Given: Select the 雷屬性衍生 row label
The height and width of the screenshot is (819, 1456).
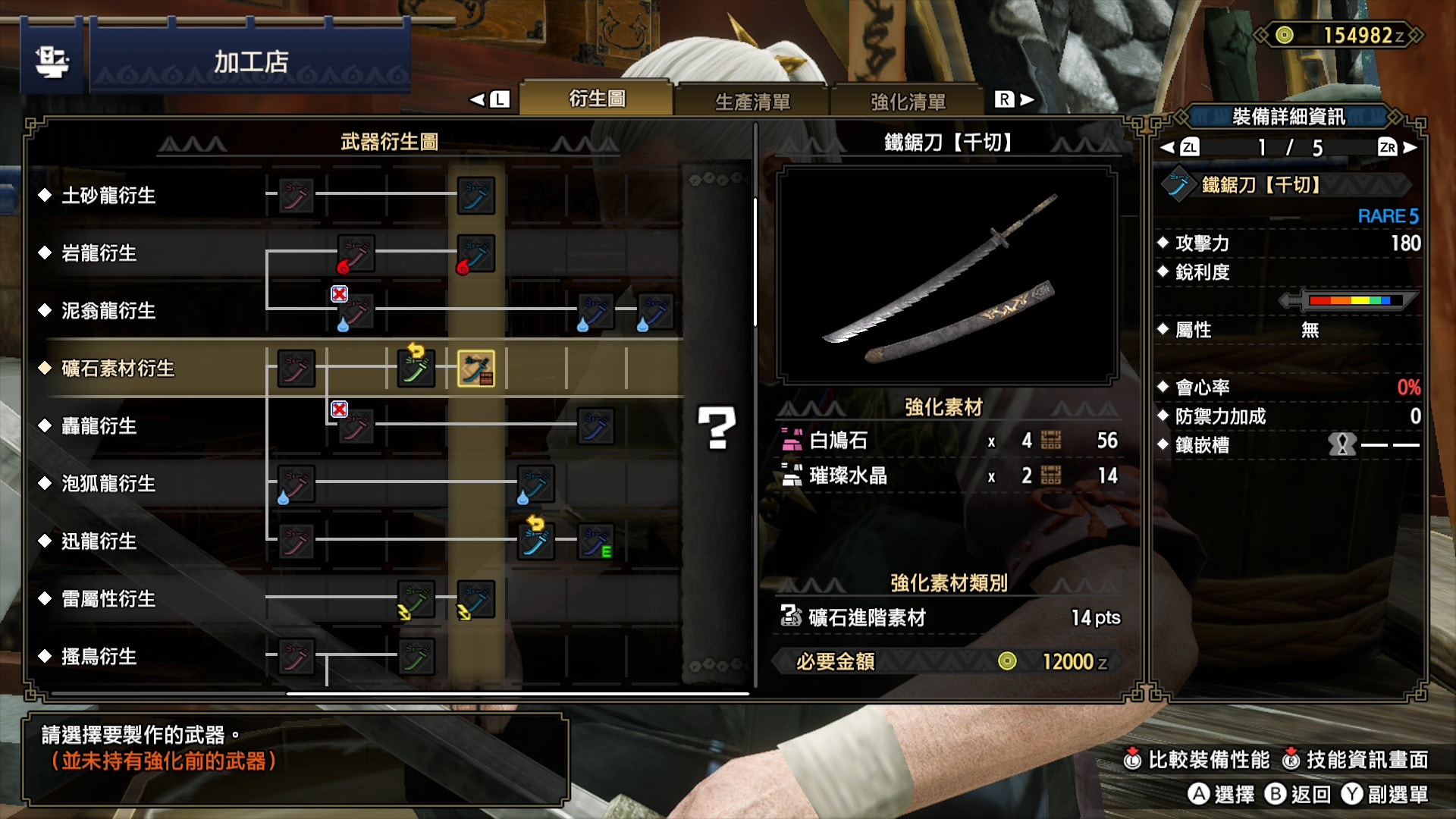Looking at the screenshot, I should [x=108, y=599].
